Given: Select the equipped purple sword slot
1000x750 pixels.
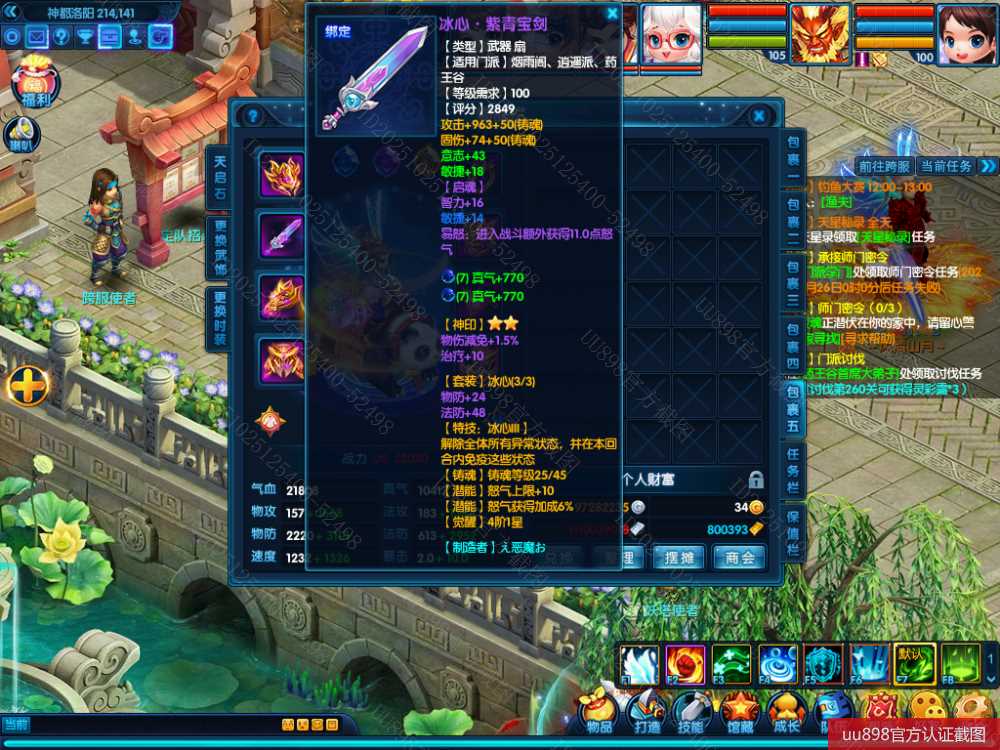Looking at the screenshot, I should [x=281, y=236].
